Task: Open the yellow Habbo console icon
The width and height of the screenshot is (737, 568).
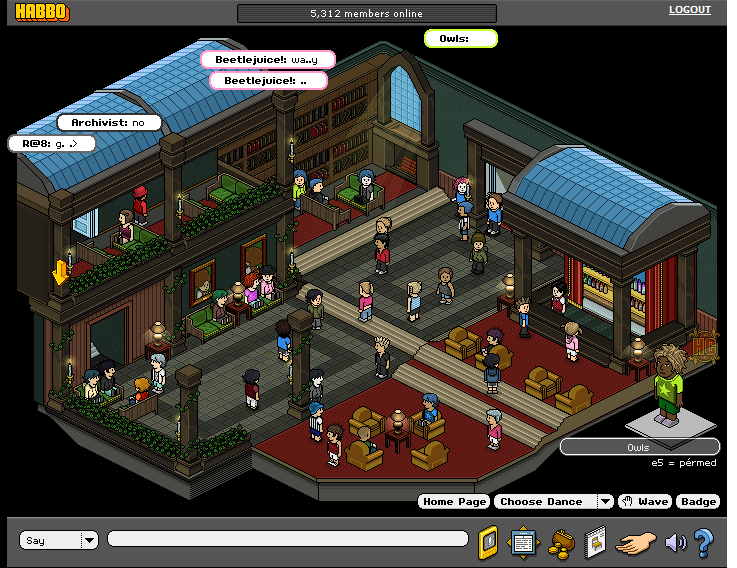Action: [x=489, y=541]
